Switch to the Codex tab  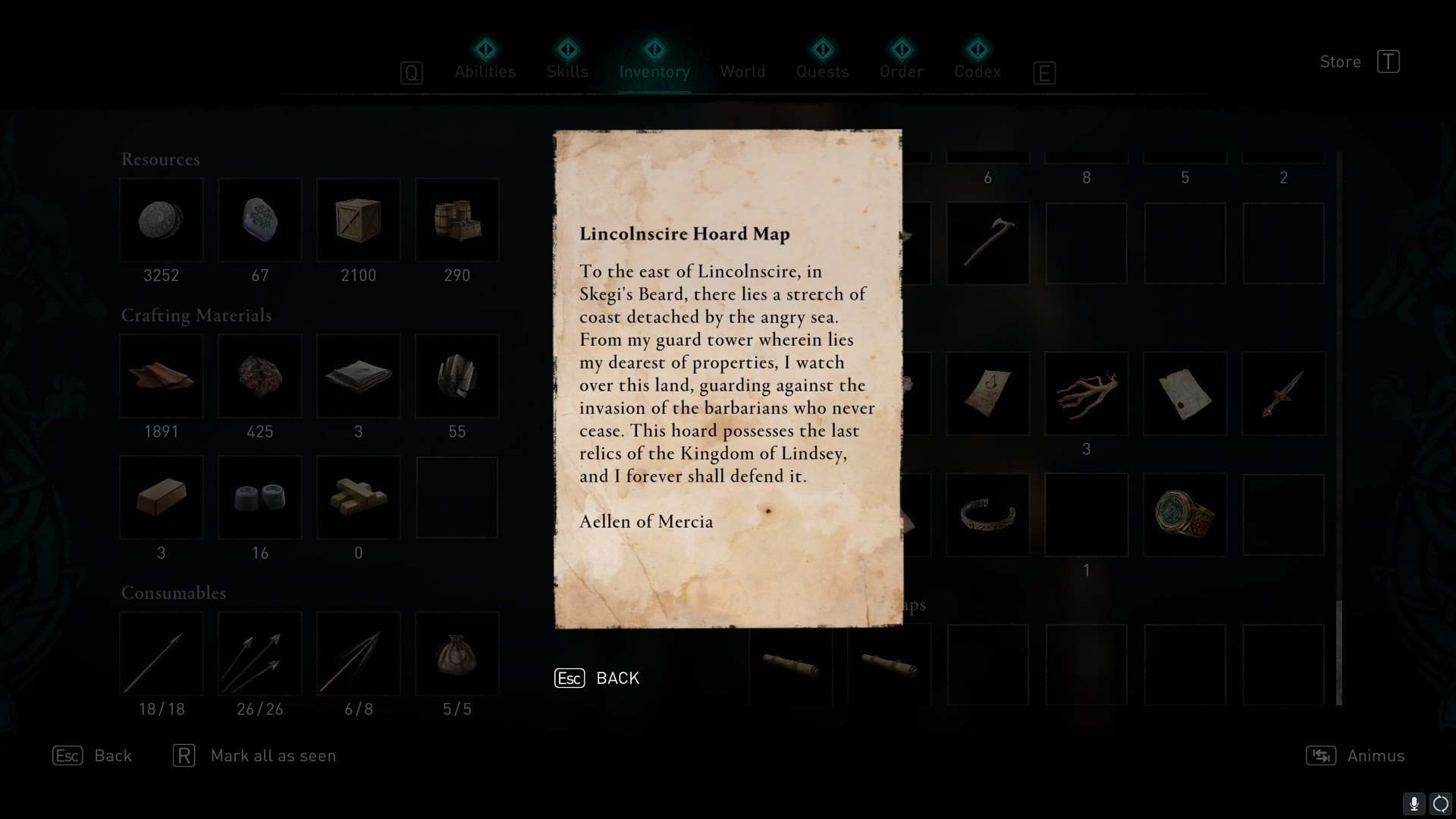[977, 71]
